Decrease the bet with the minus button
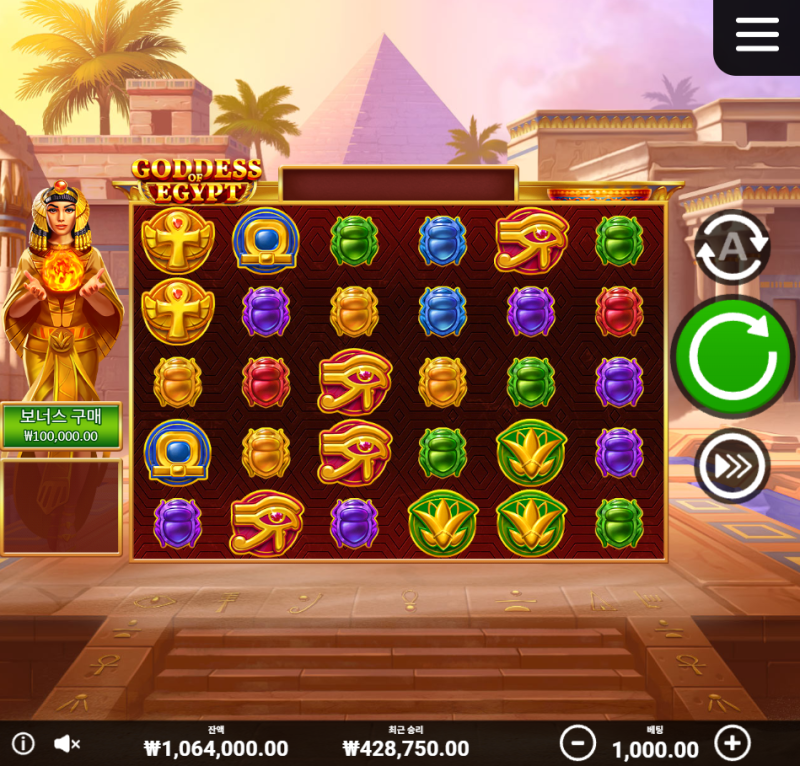The image size is (800, 766). tap(578, 743)
